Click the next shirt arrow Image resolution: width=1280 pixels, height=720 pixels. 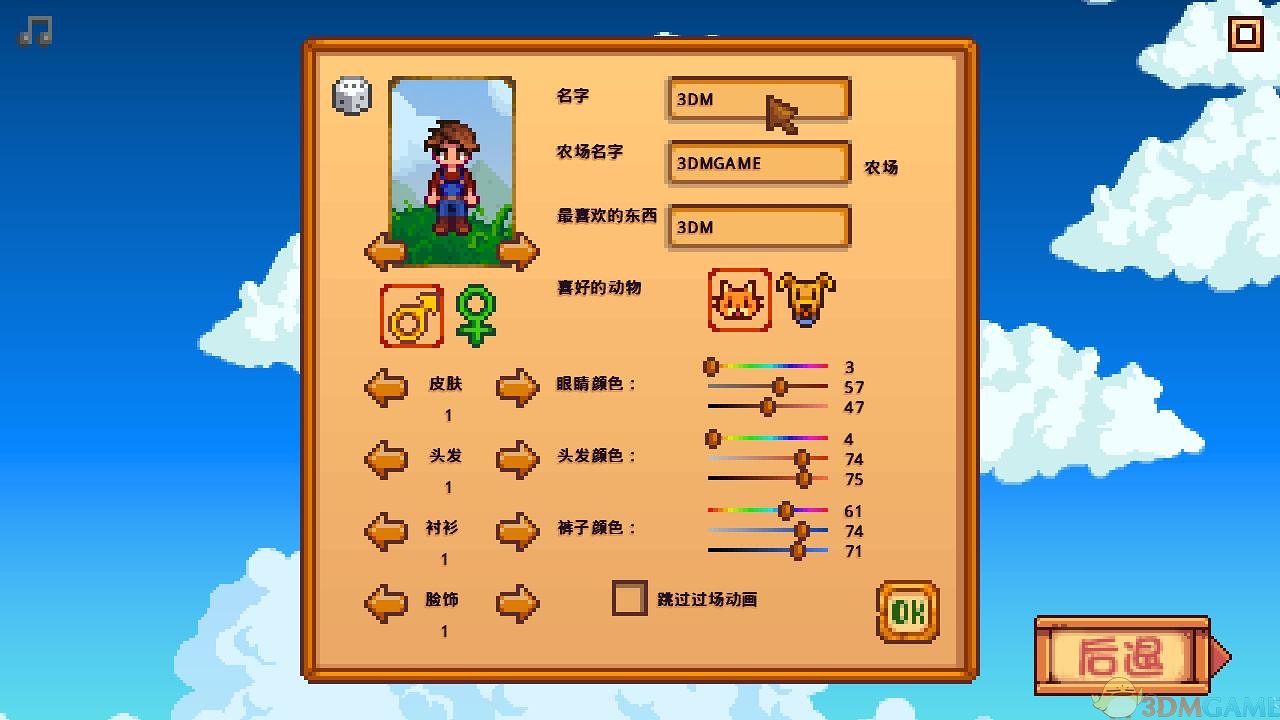pyautogui.click(x=518, y=530)
